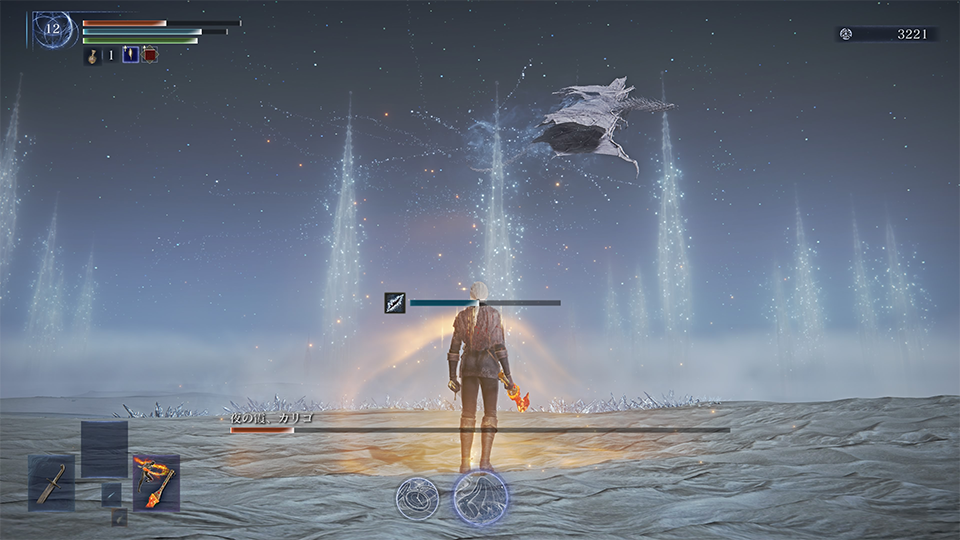
Task: Select the healing flask icon
Action: (x=91, y=56)
